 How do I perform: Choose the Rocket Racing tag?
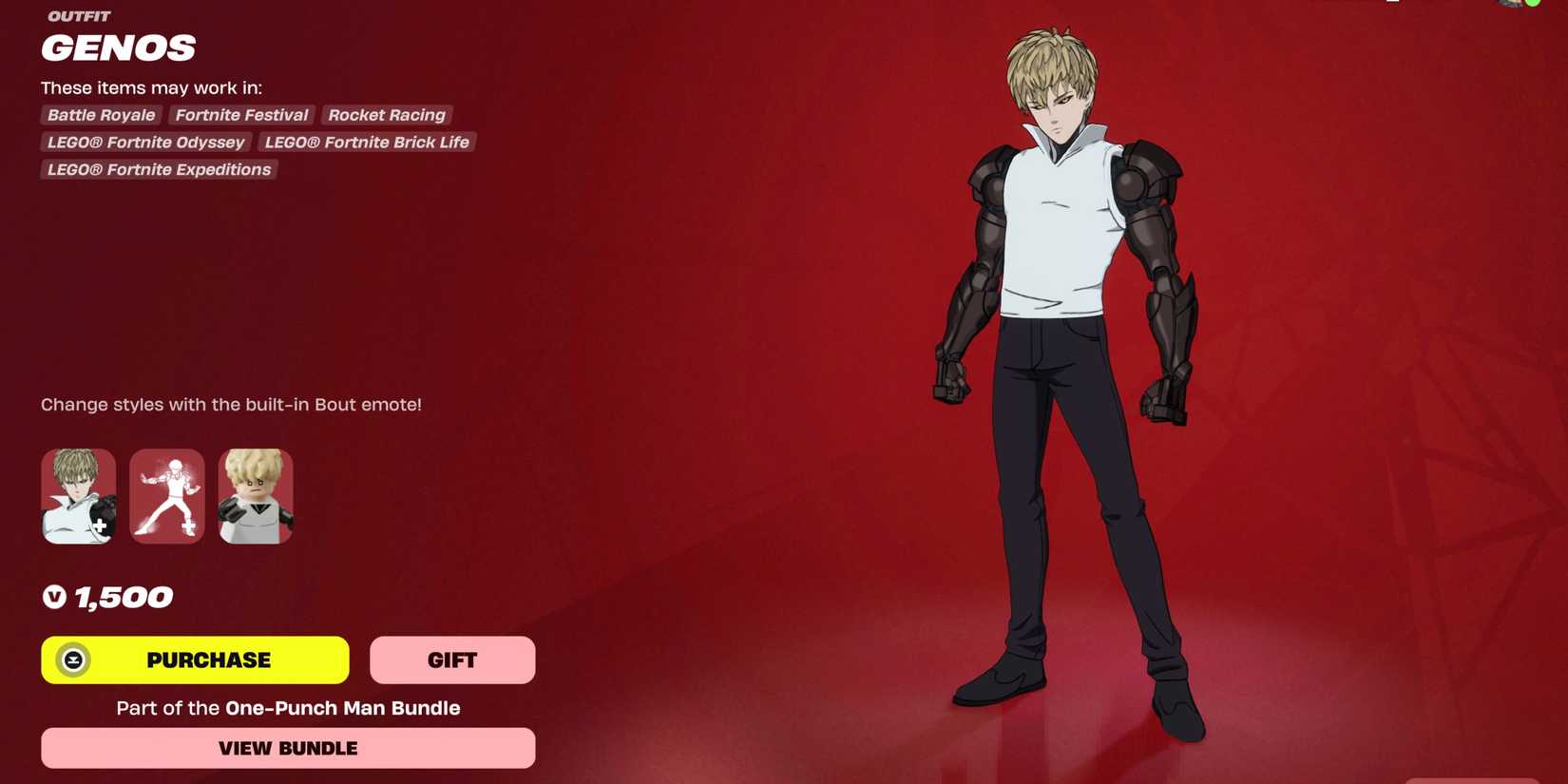click(387, 115)
